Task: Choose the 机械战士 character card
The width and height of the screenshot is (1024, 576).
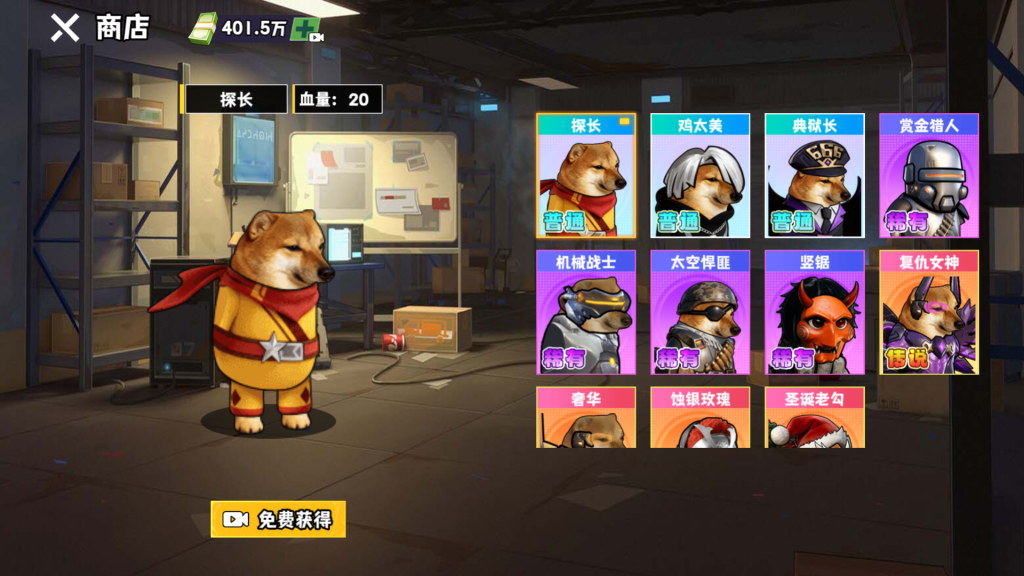Action: pyautogui.click(x=586, y=312)
